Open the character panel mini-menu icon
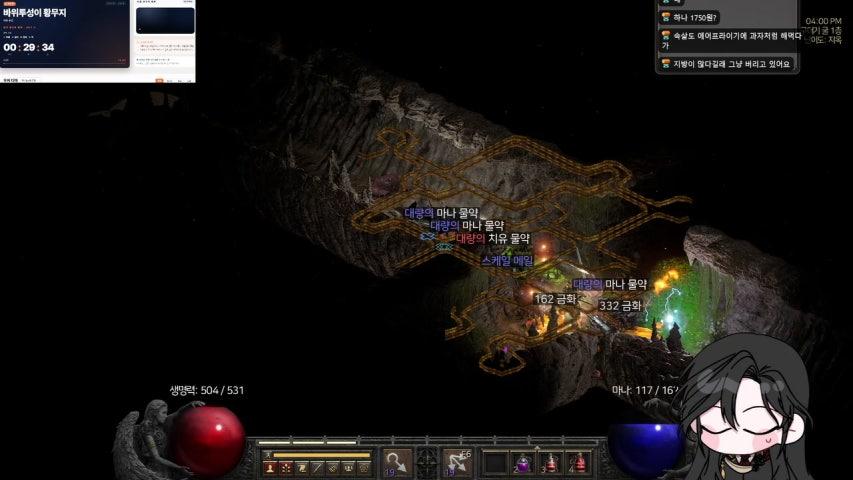Image resolution: width=853 pixels, height=480 pixels. point(270,467)
